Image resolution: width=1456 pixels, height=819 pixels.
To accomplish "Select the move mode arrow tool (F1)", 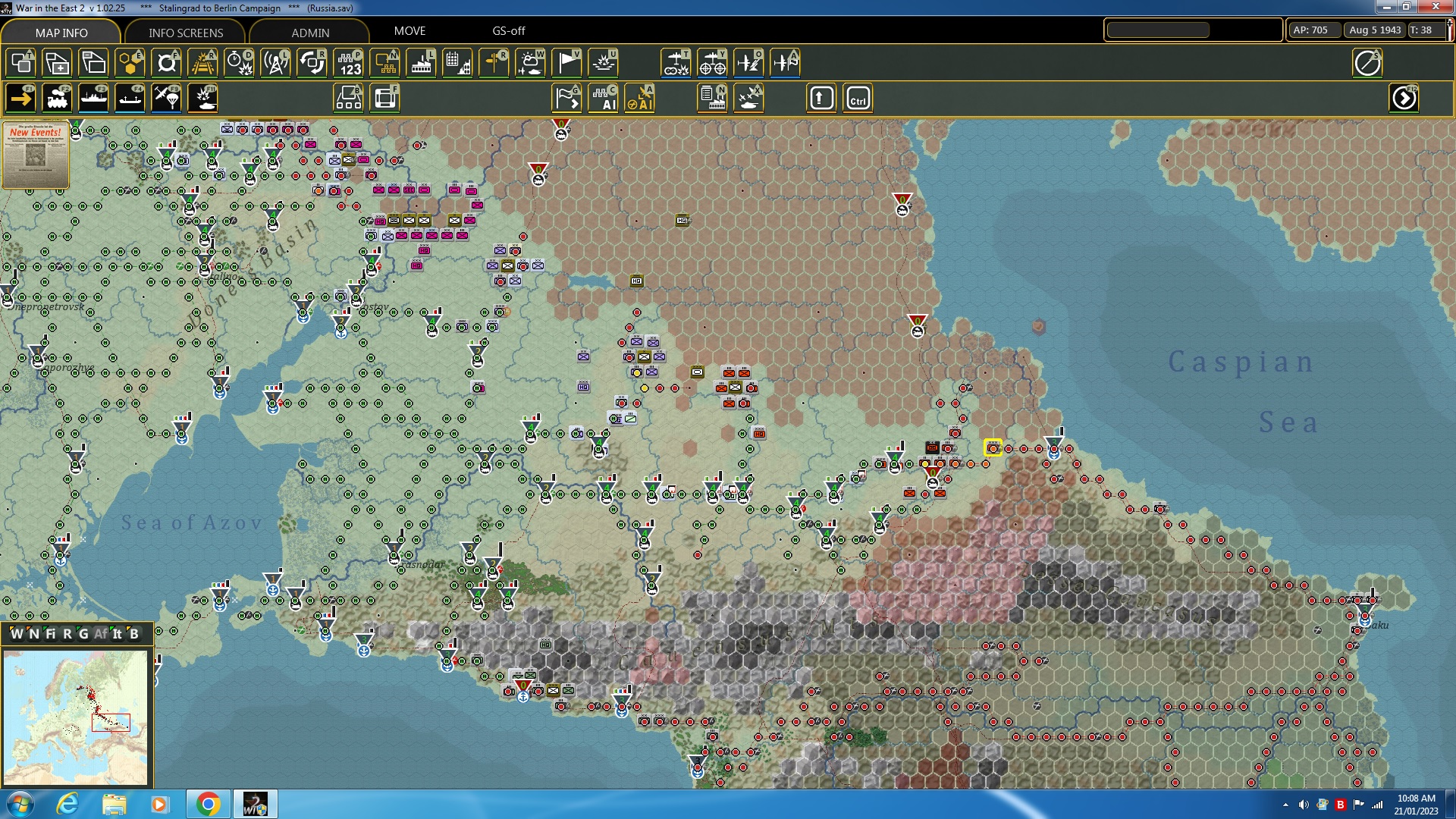I will (x=20, y=97).
